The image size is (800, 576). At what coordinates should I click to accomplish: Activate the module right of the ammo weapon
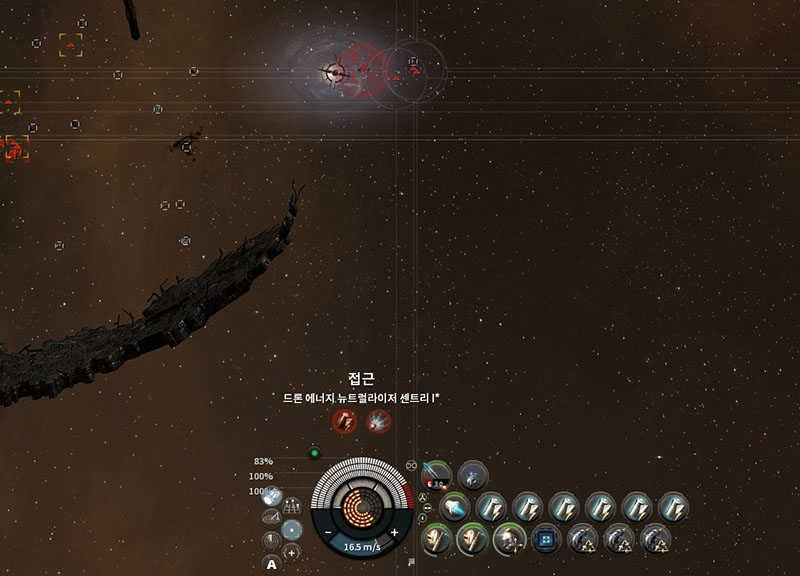[472, 475]
